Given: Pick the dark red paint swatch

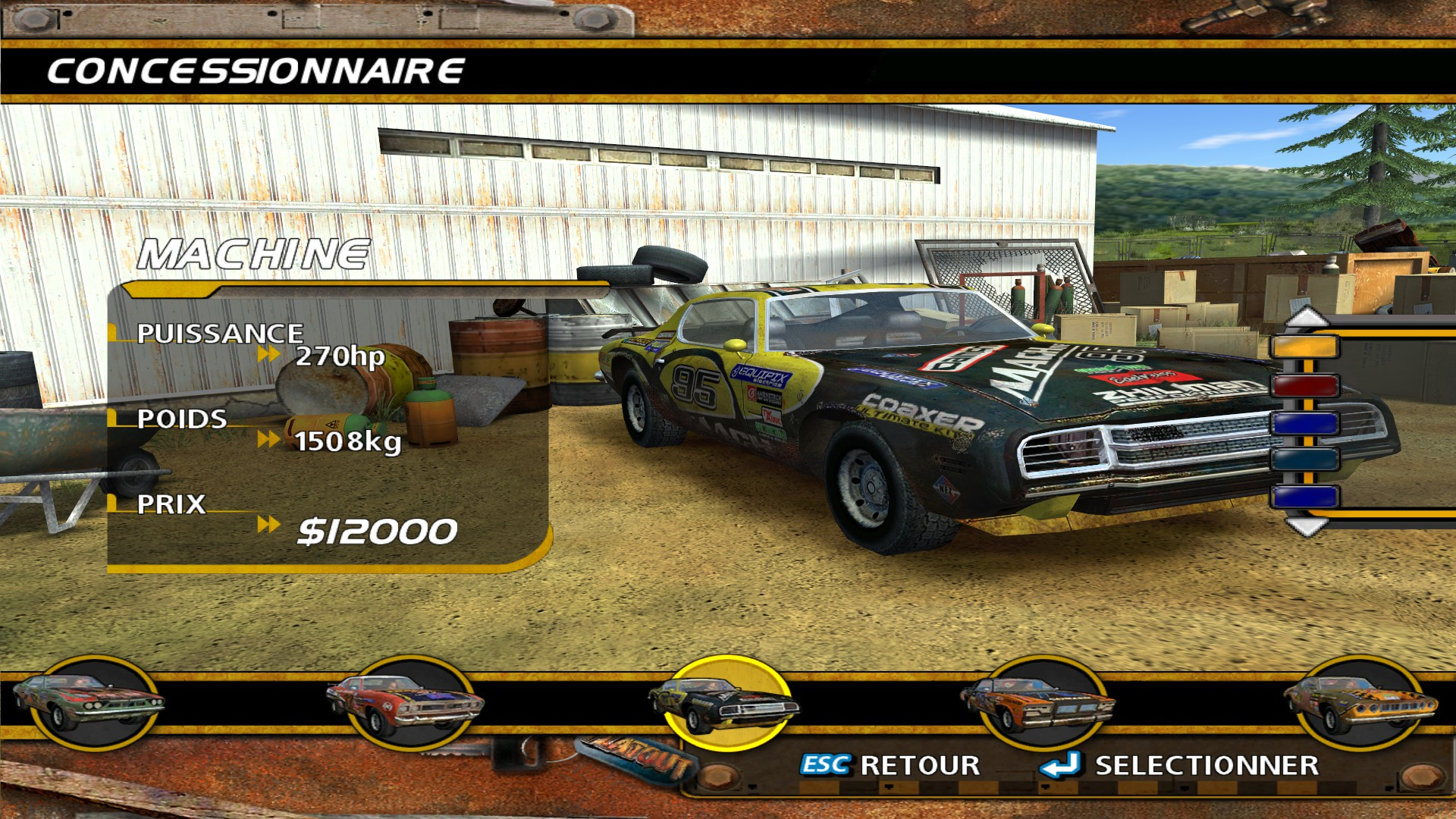Looking at the screenshot, I should (x=1304, y=385).
